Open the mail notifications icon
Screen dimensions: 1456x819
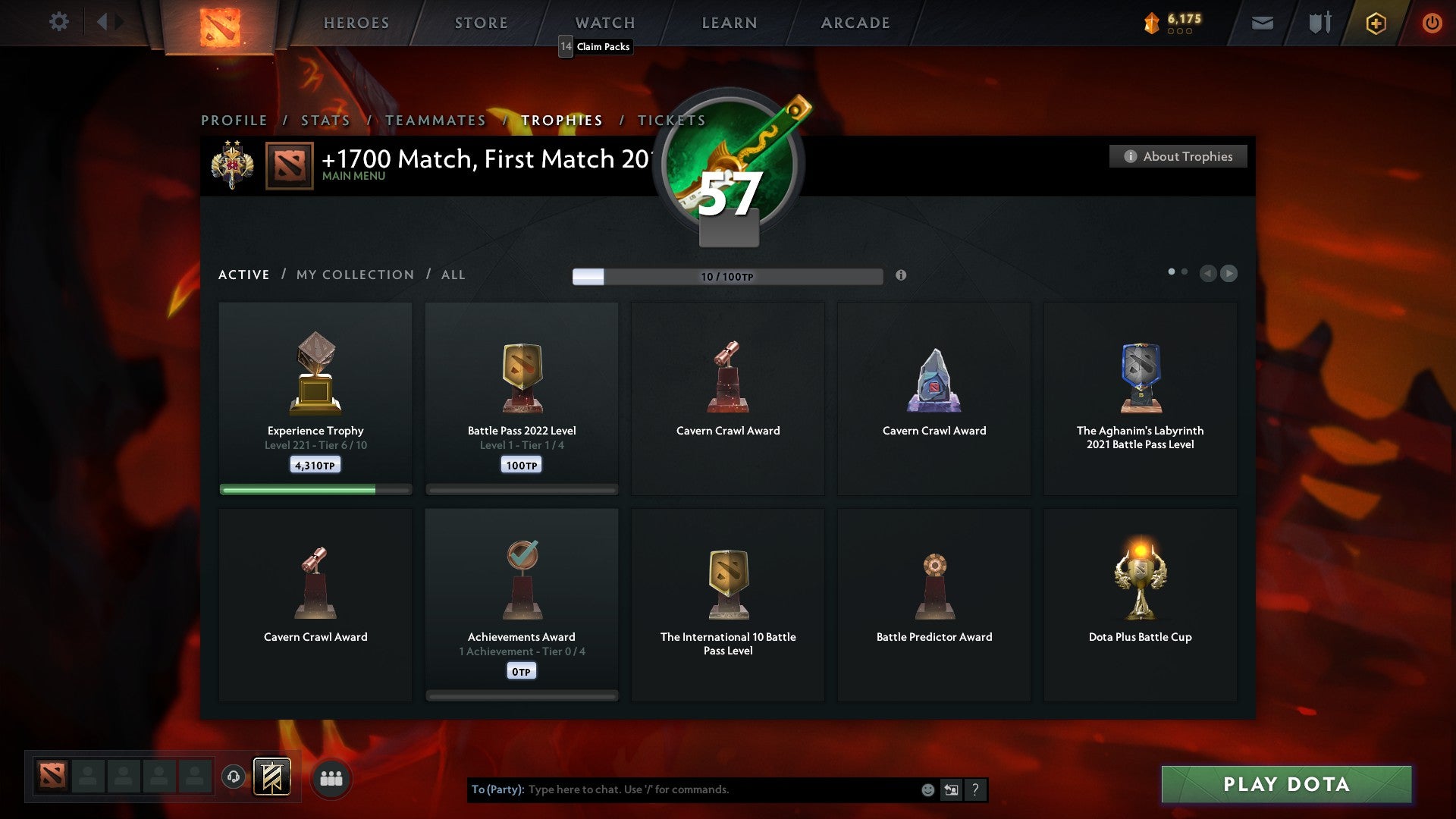coord(1263,23)
